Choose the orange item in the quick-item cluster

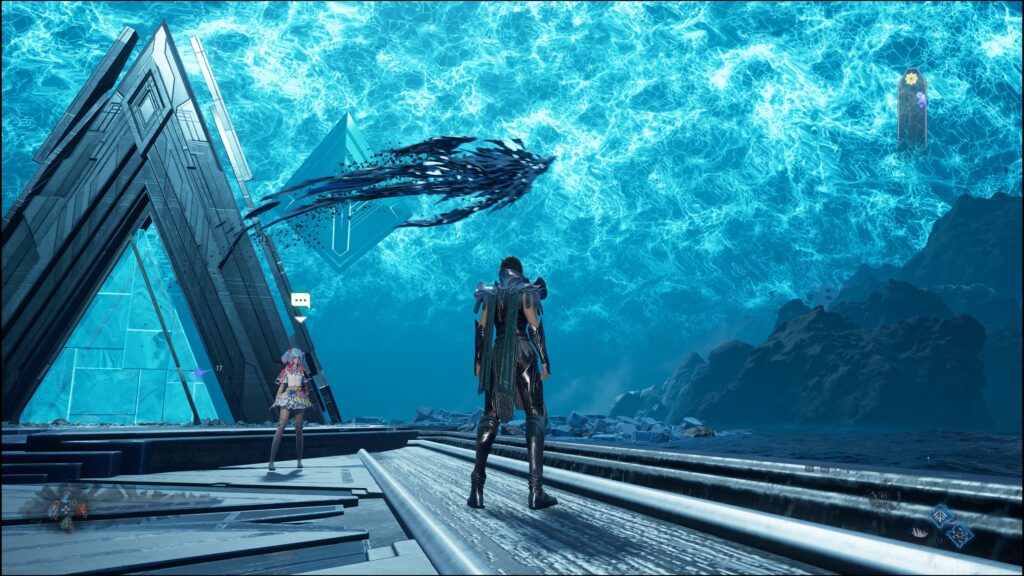(x=82, y=509)
